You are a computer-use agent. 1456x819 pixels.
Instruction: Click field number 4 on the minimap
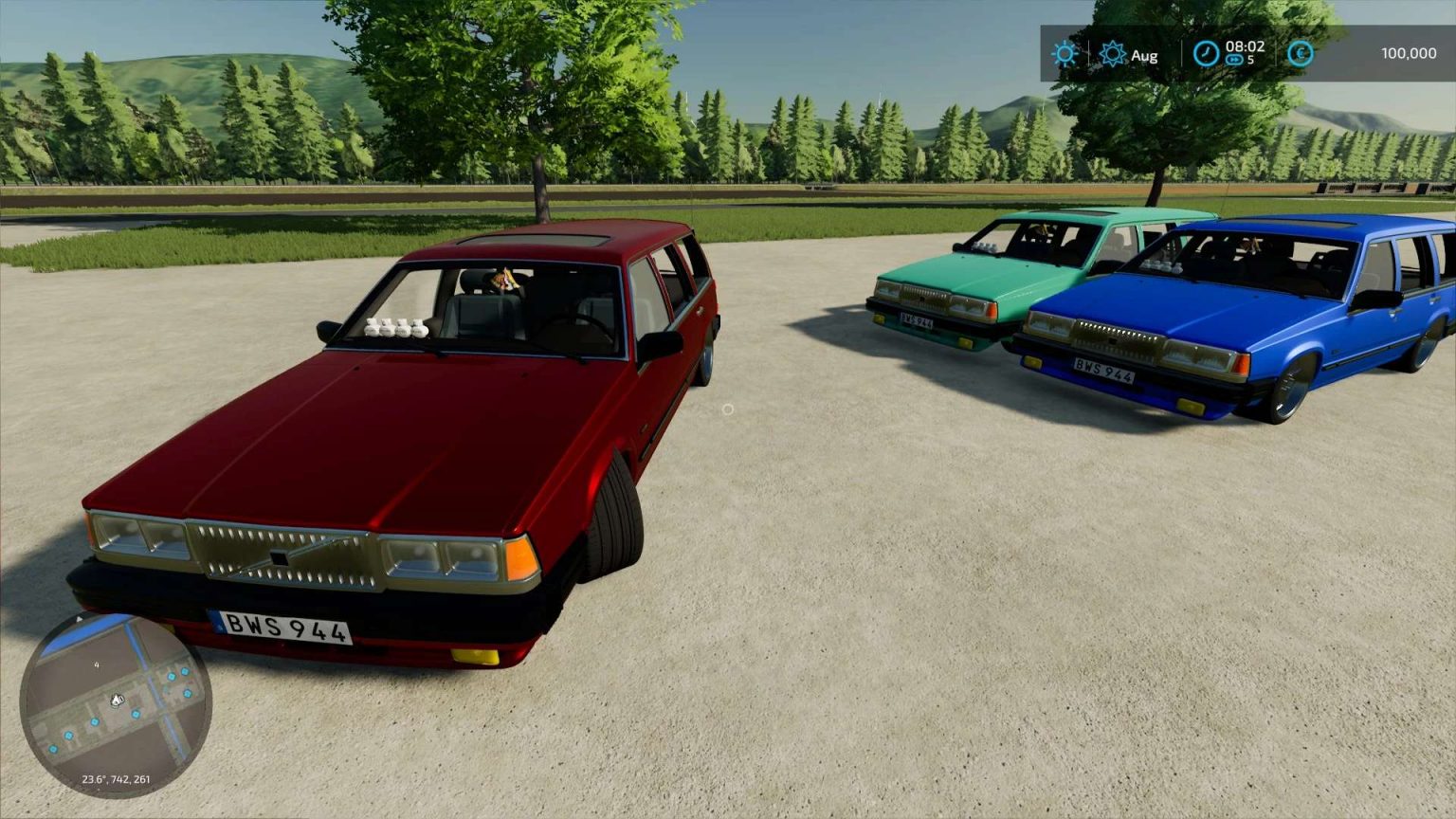coord(97,665)
